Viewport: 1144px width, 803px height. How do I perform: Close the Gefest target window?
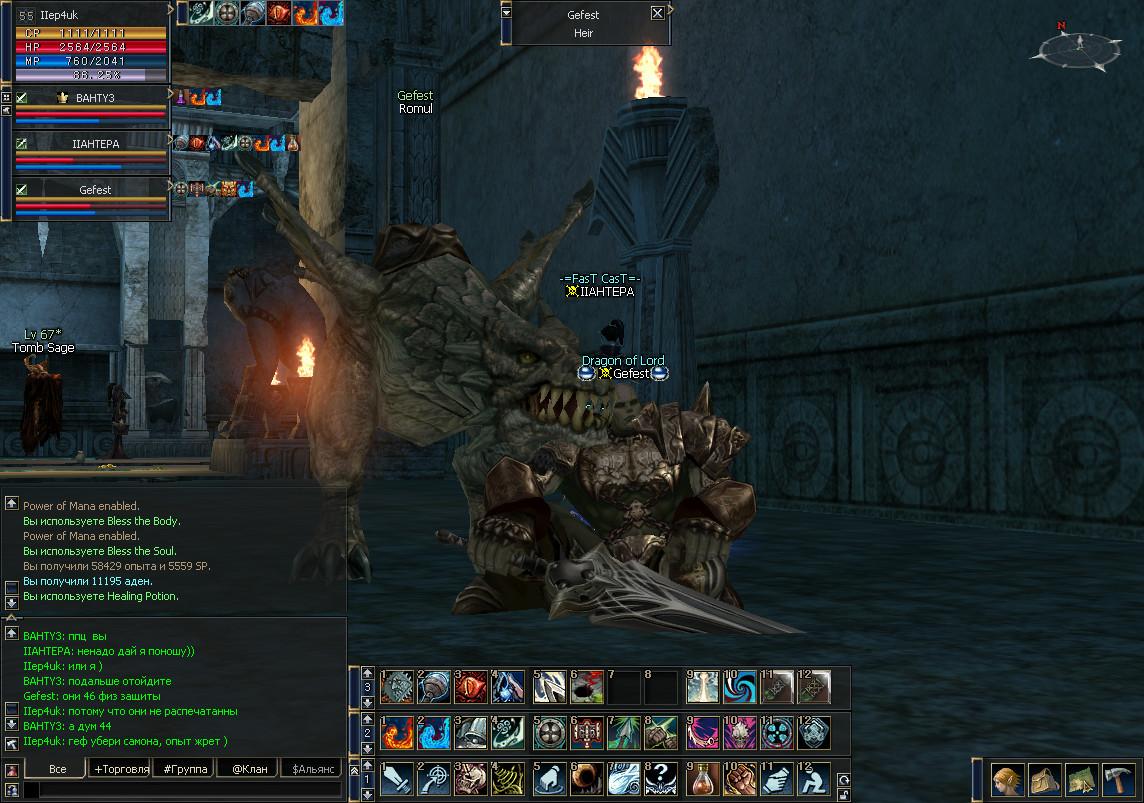657,14
